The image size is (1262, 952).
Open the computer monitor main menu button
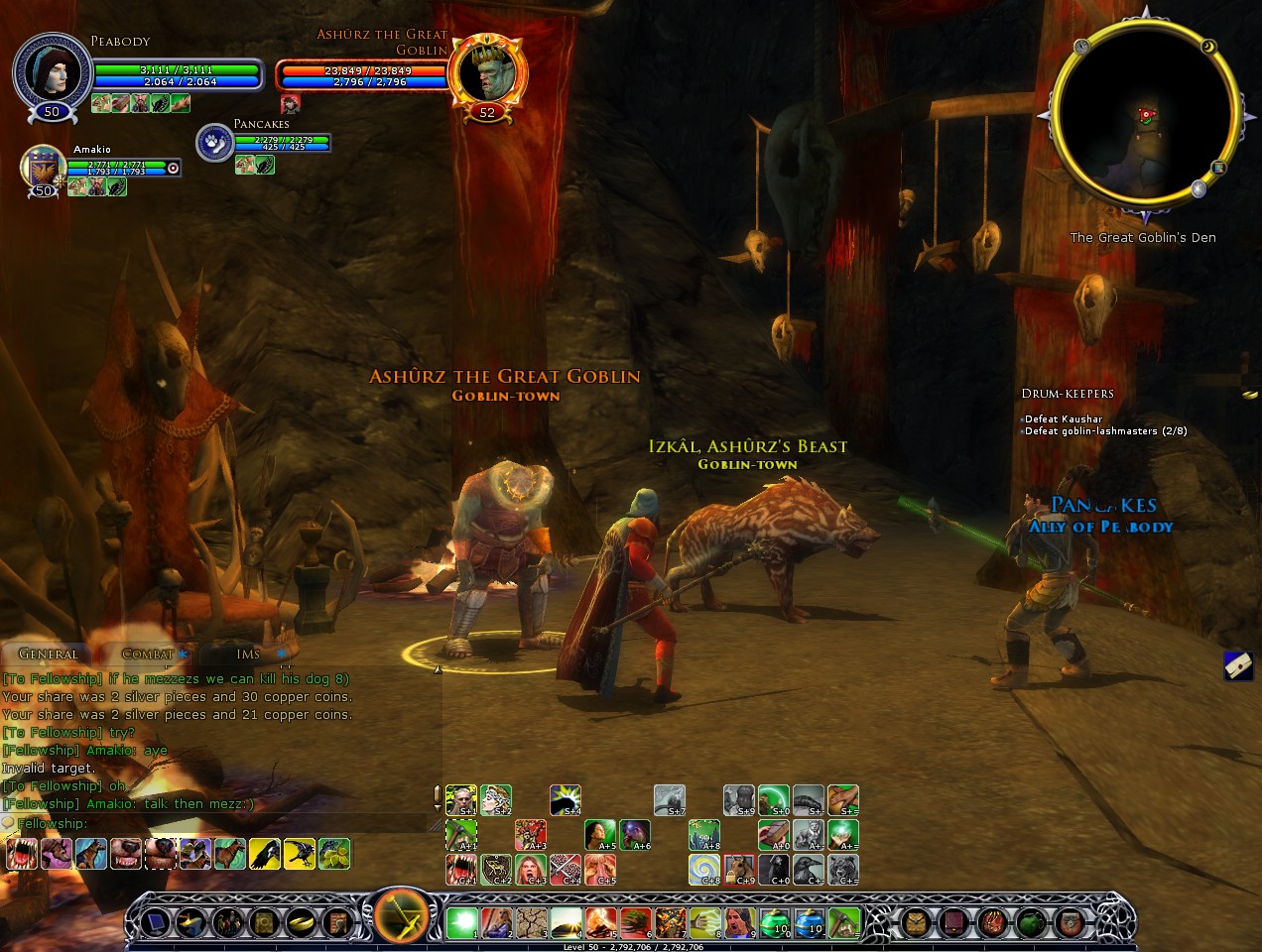point(159,923)
